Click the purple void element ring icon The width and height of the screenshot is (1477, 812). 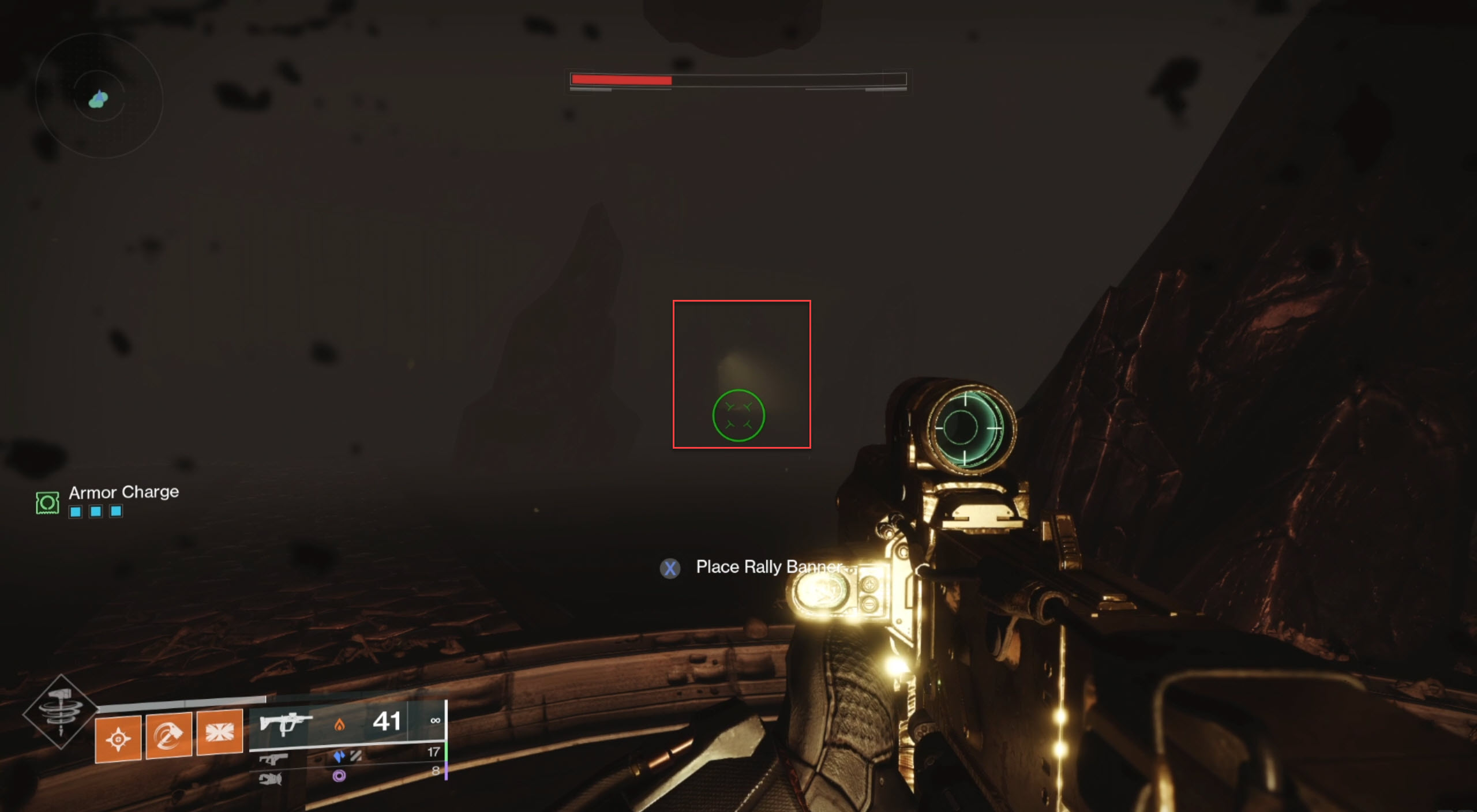(339, 776)
